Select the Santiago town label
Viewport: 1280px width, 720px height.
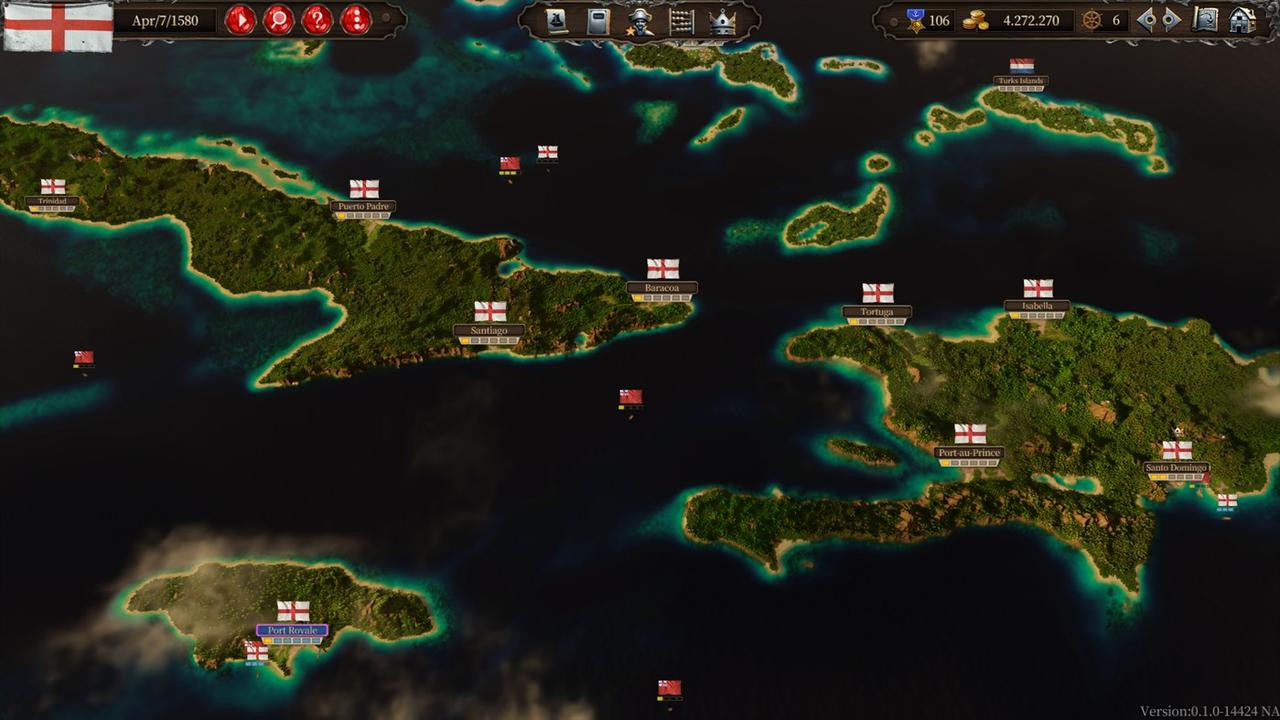(489, 330)
